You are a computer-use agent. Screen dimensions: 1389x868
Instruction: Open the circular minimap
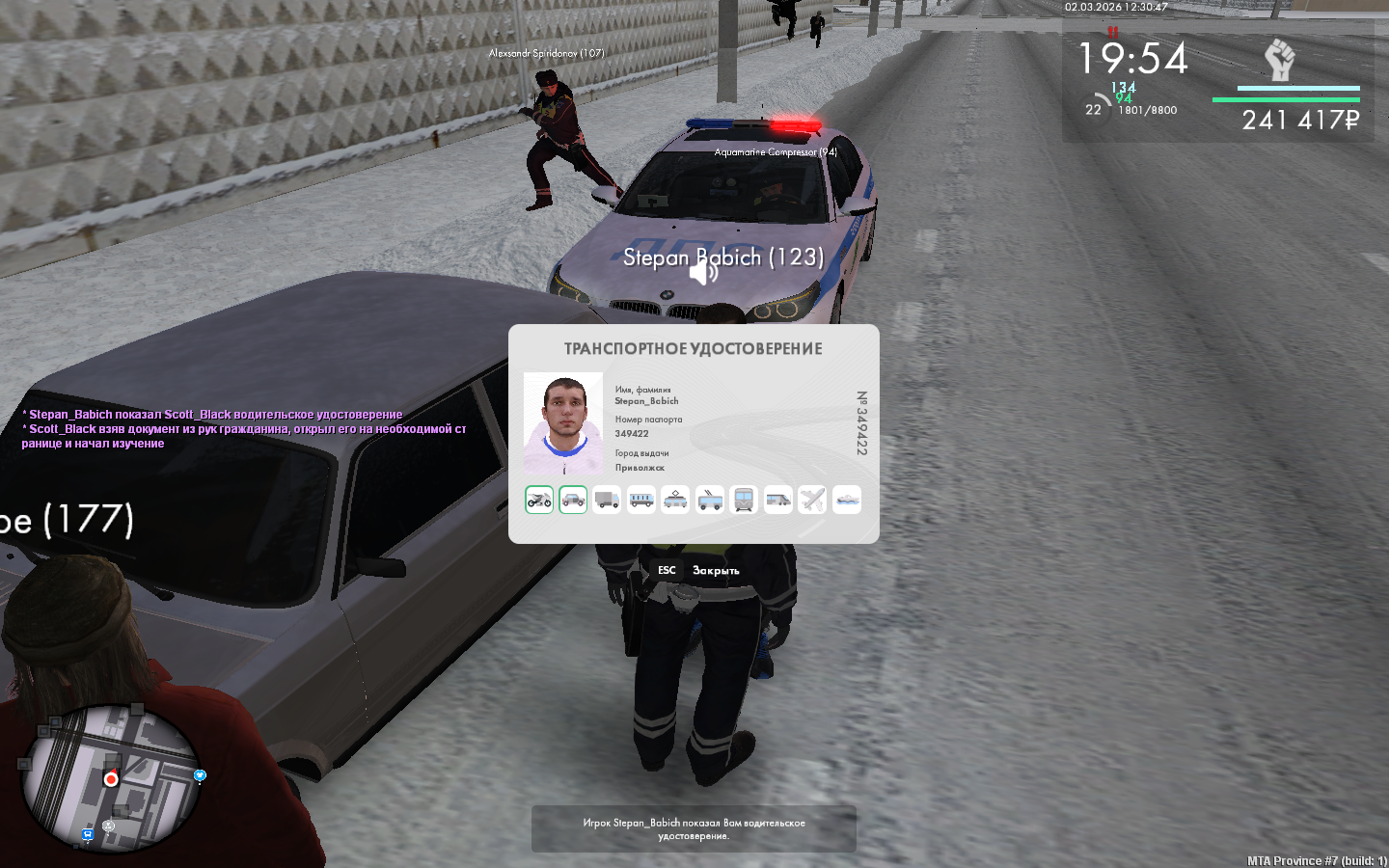point(112,779)
